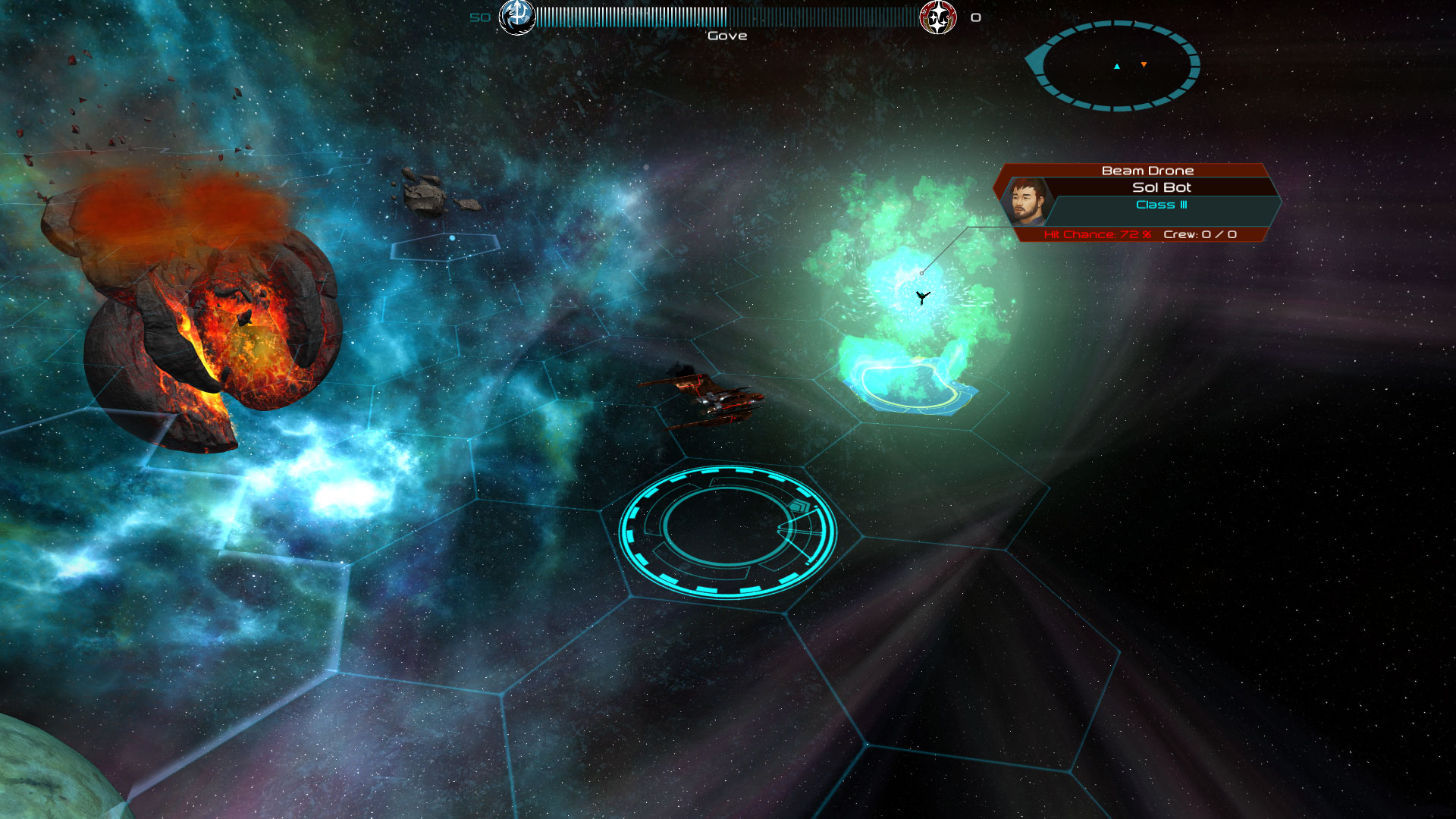Select the Gove label at the top
This screenshot has width=1456, height=819.
[726, 35]
